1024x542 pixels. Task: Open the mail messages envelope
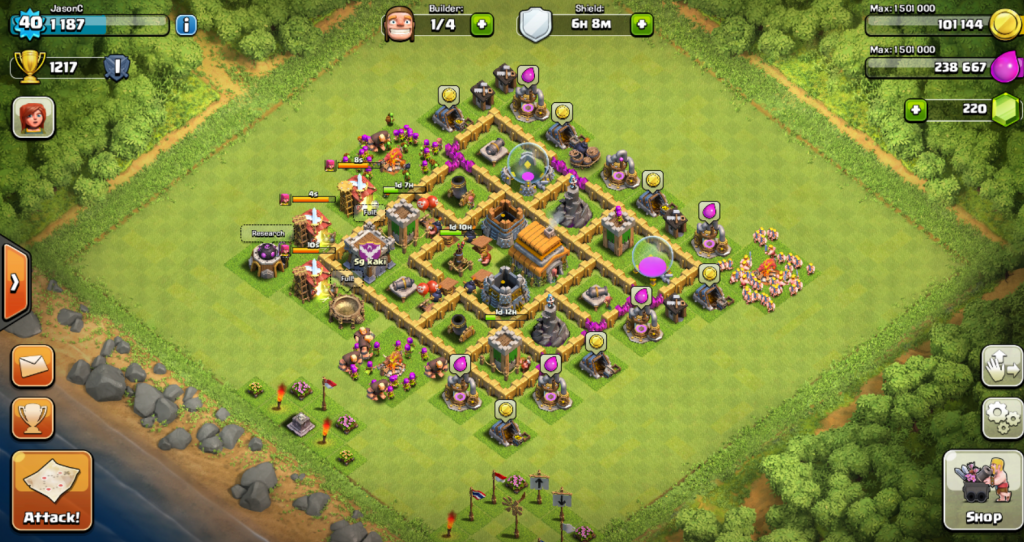coord(33,366)
